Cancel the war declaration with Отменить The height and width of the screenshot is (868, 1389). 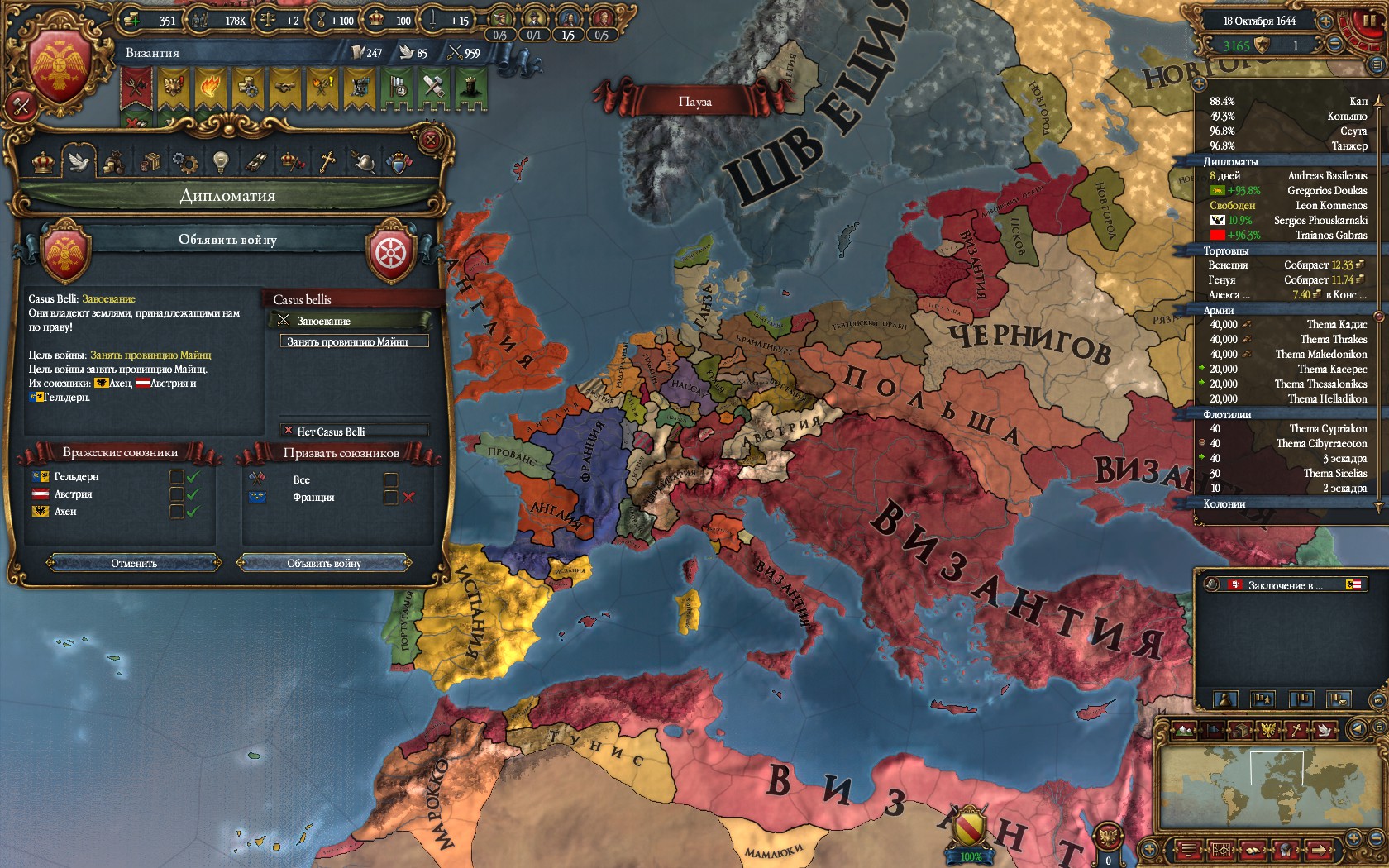[134, 563]
